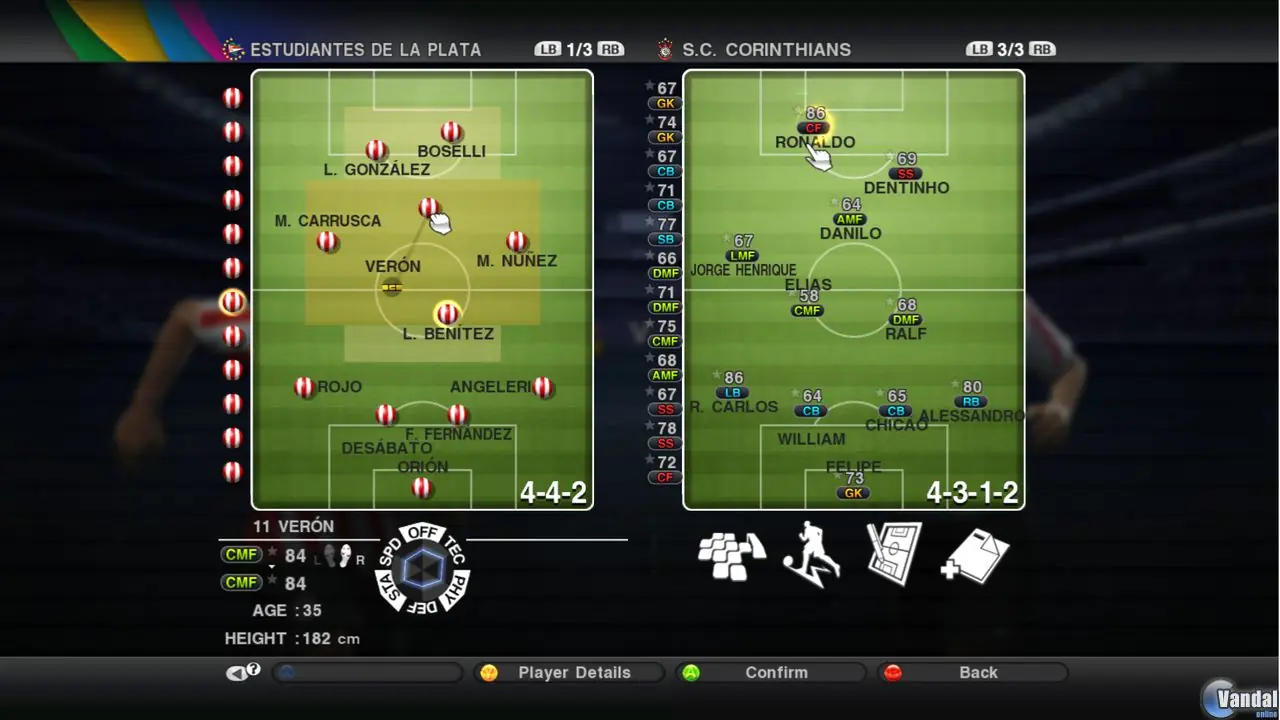
Task: Pick M. Carrusca's player marker
Action: [x=327, y=241]
